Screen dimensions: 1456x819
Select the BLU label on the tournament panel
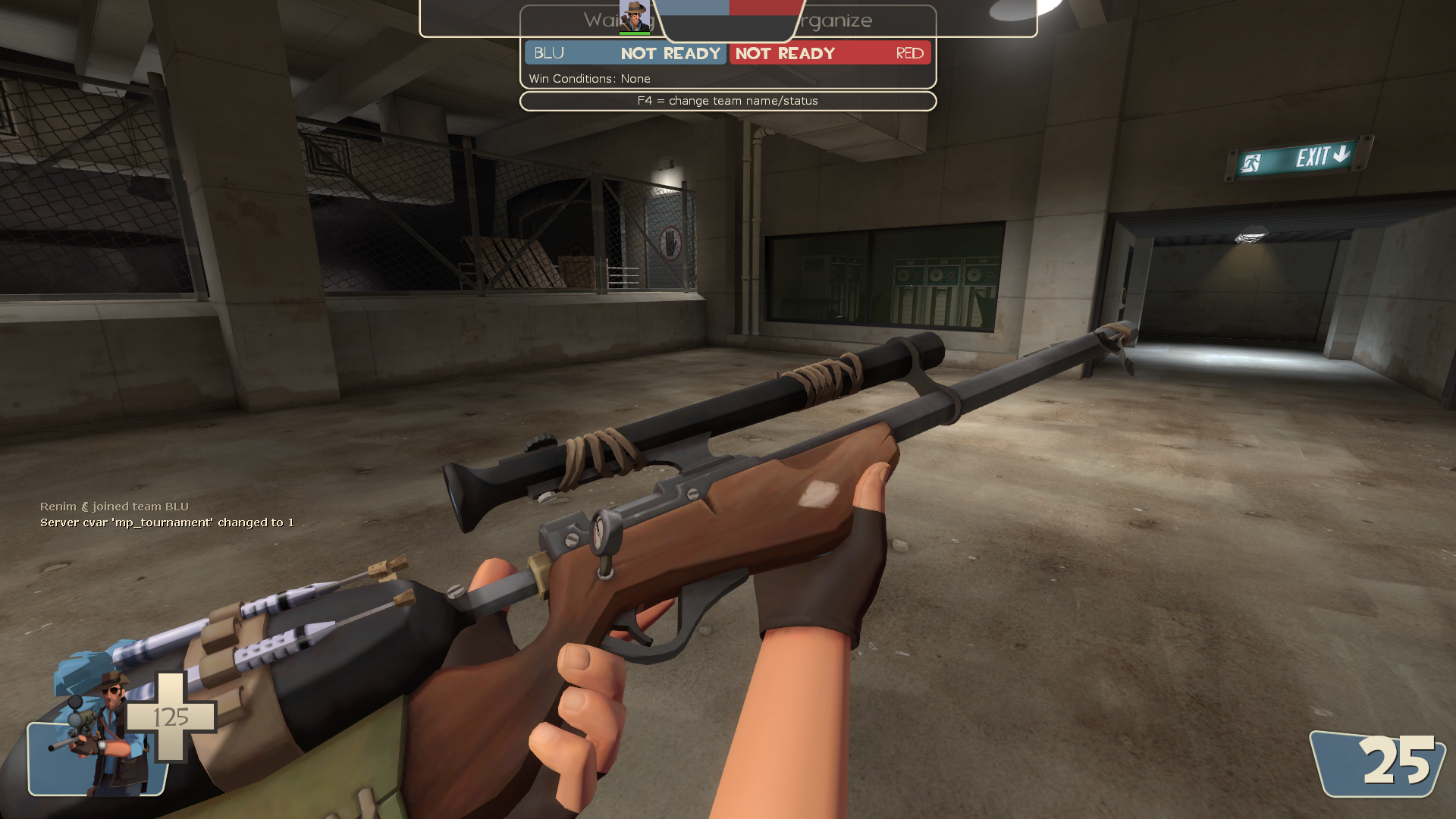click(548, 53)
